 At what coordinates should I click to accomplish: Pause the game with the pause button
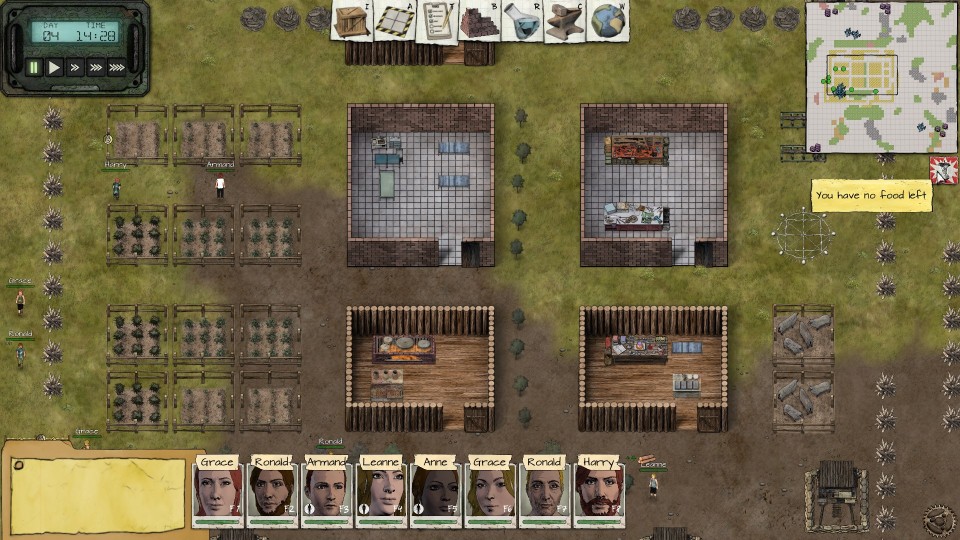pyautogui.click(x=34, y=68)
